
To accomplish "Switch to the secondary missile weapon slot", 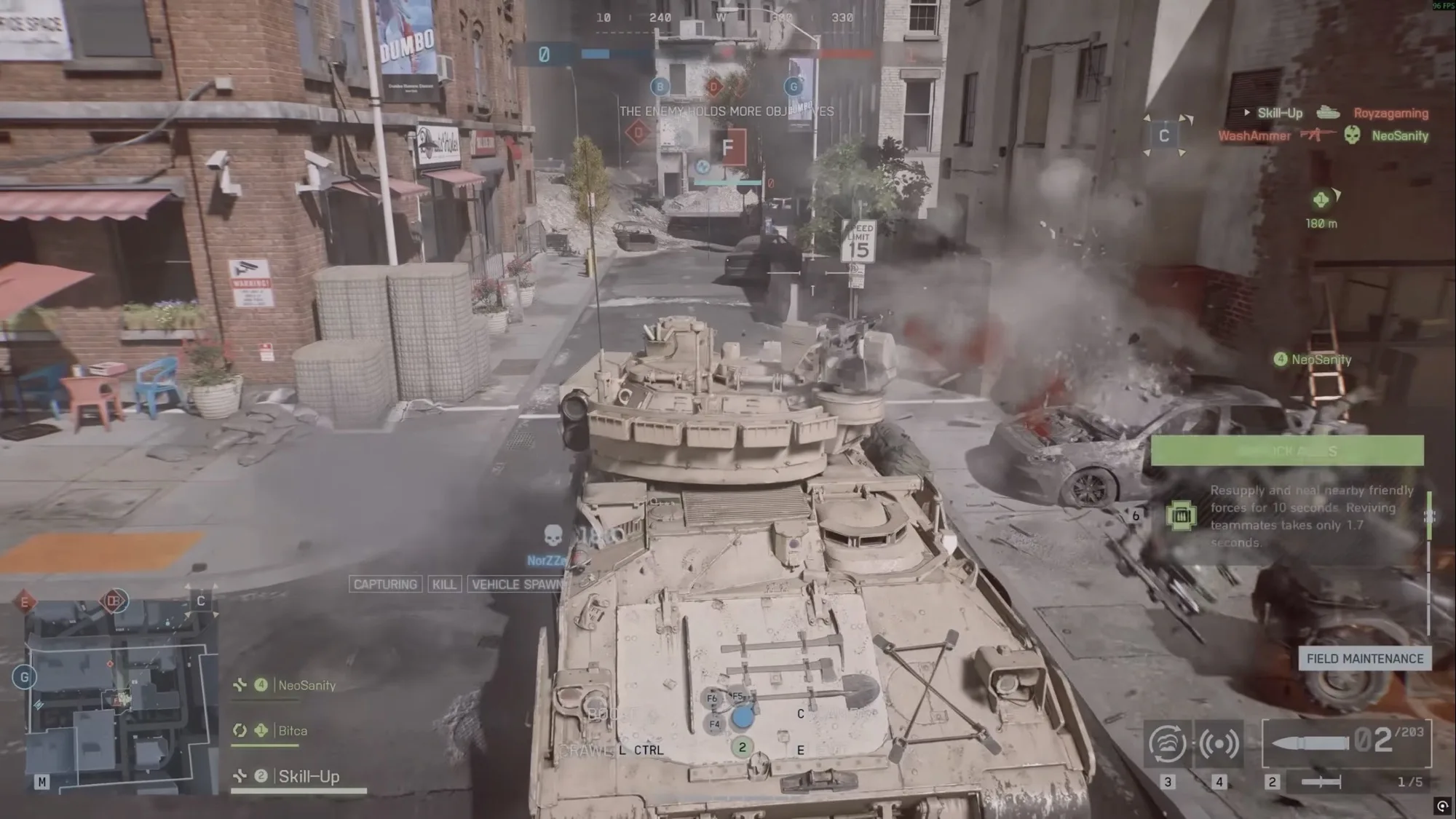I will [x=1321, y=782].
